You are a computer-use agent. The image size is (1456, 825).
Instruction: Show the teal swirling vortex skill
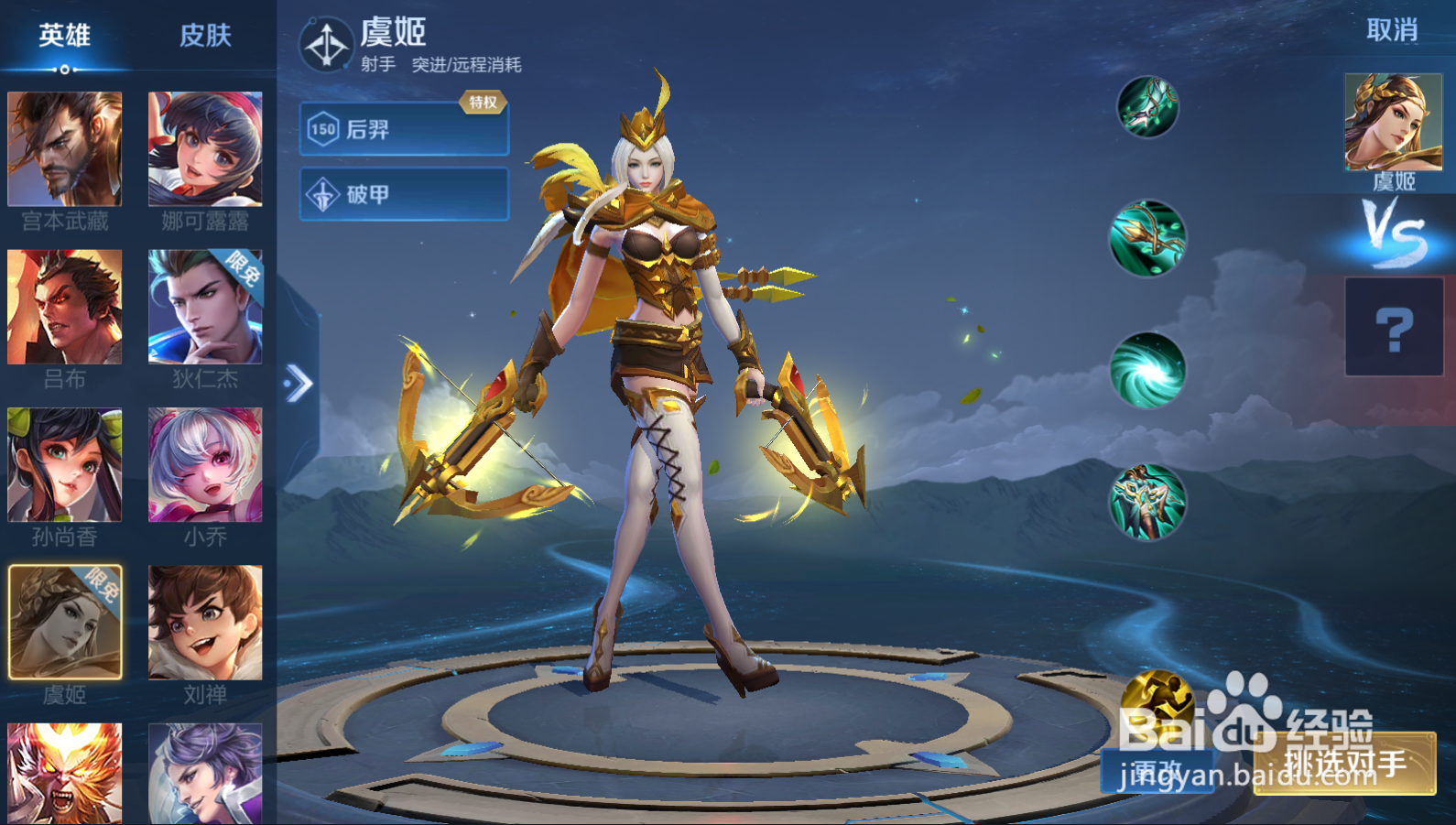tap(1147, 370)
